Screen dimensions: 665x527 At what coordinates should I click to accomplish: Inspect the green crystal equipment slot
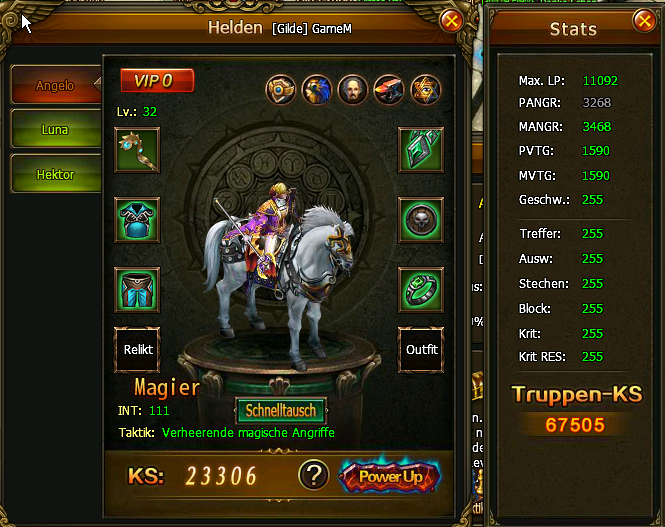pos(421,150)
